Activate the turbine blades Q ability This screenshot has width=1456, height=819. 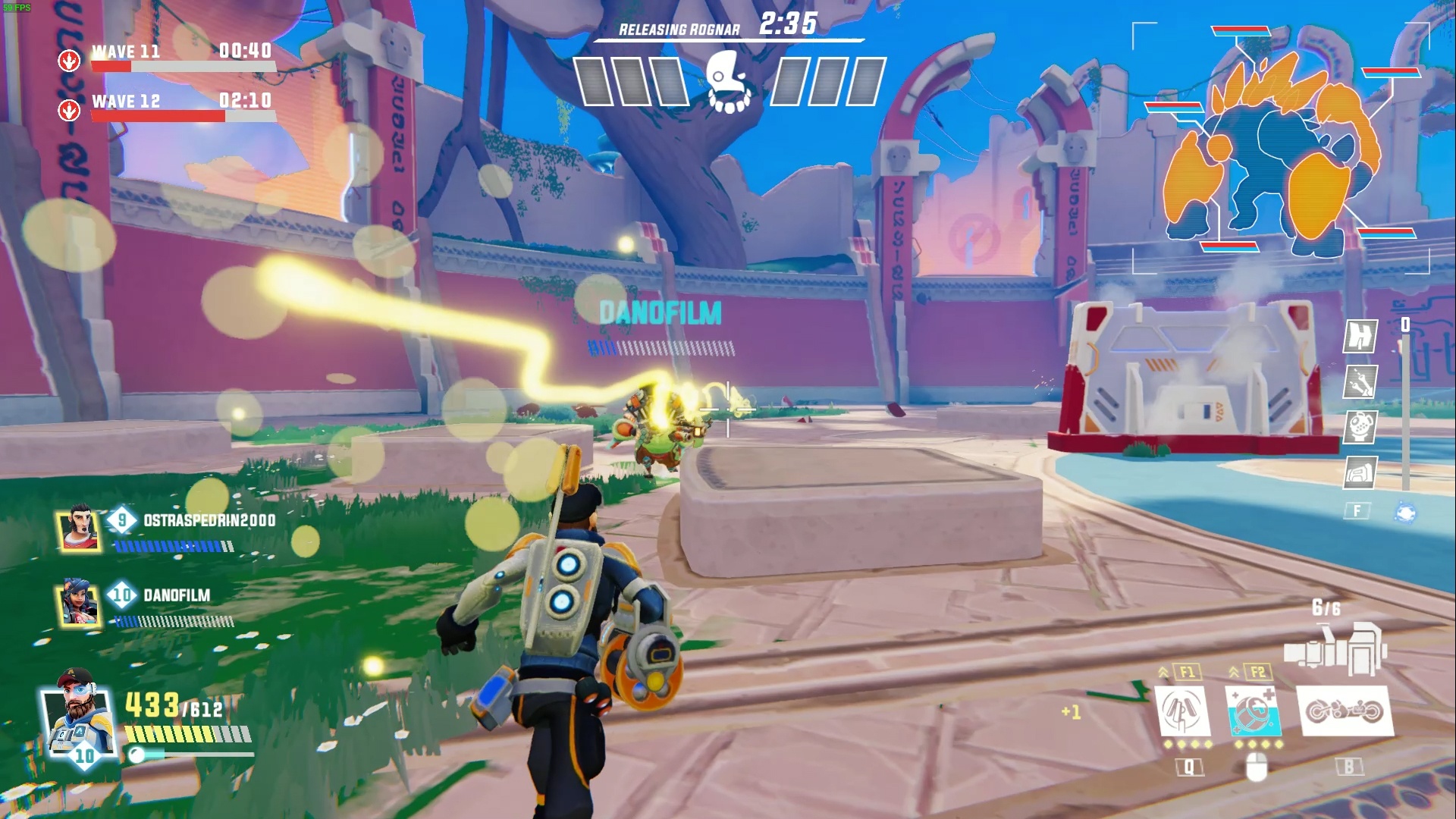click(1183, 711)
